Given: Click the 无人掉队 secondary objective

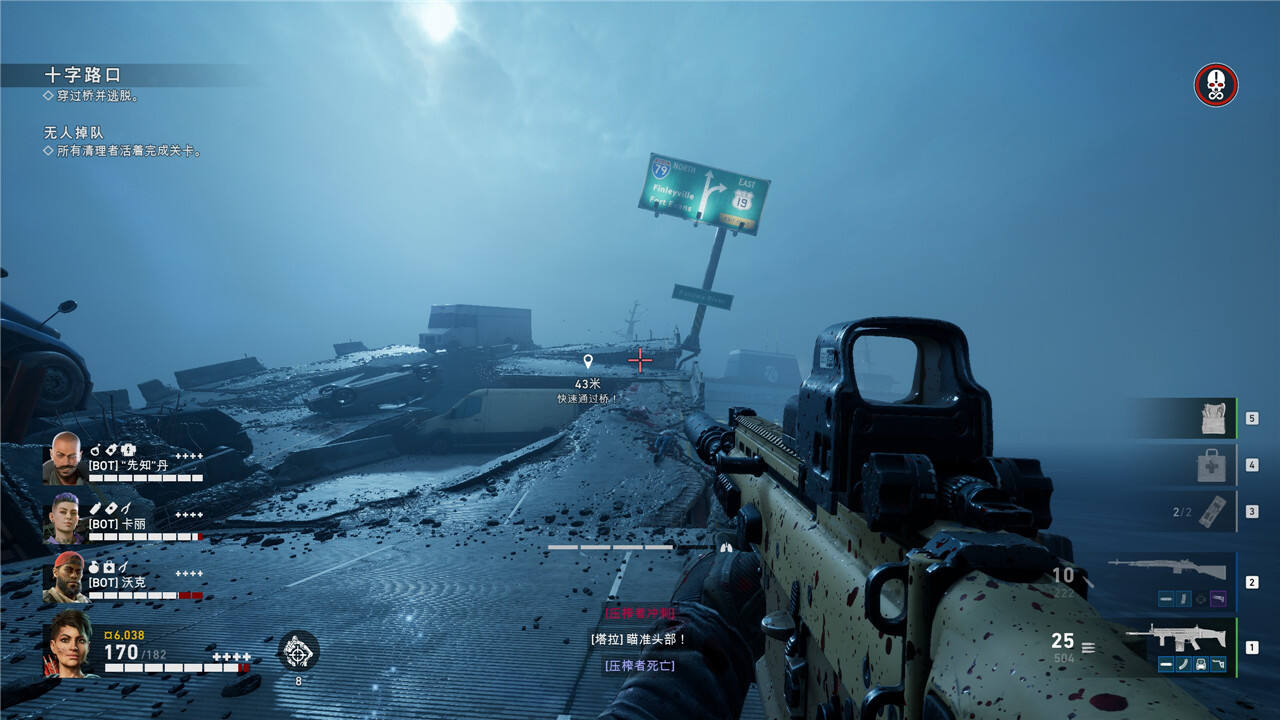Looking at the screenshot, I should tap(74, 133).
